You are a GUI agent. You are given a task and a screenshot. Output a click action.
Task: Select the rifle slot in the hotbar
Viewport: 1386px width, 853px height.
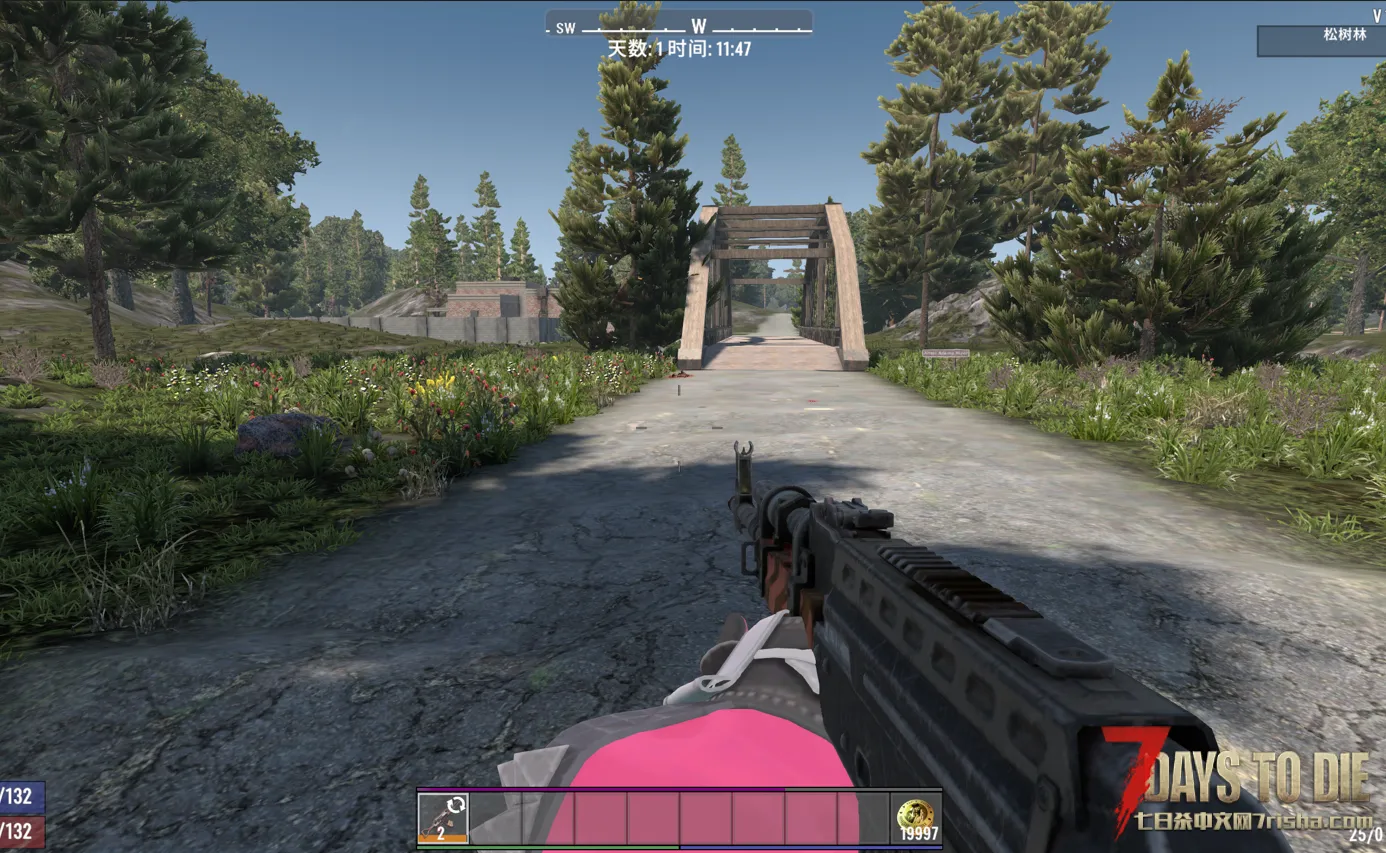[x=443, y=818]
